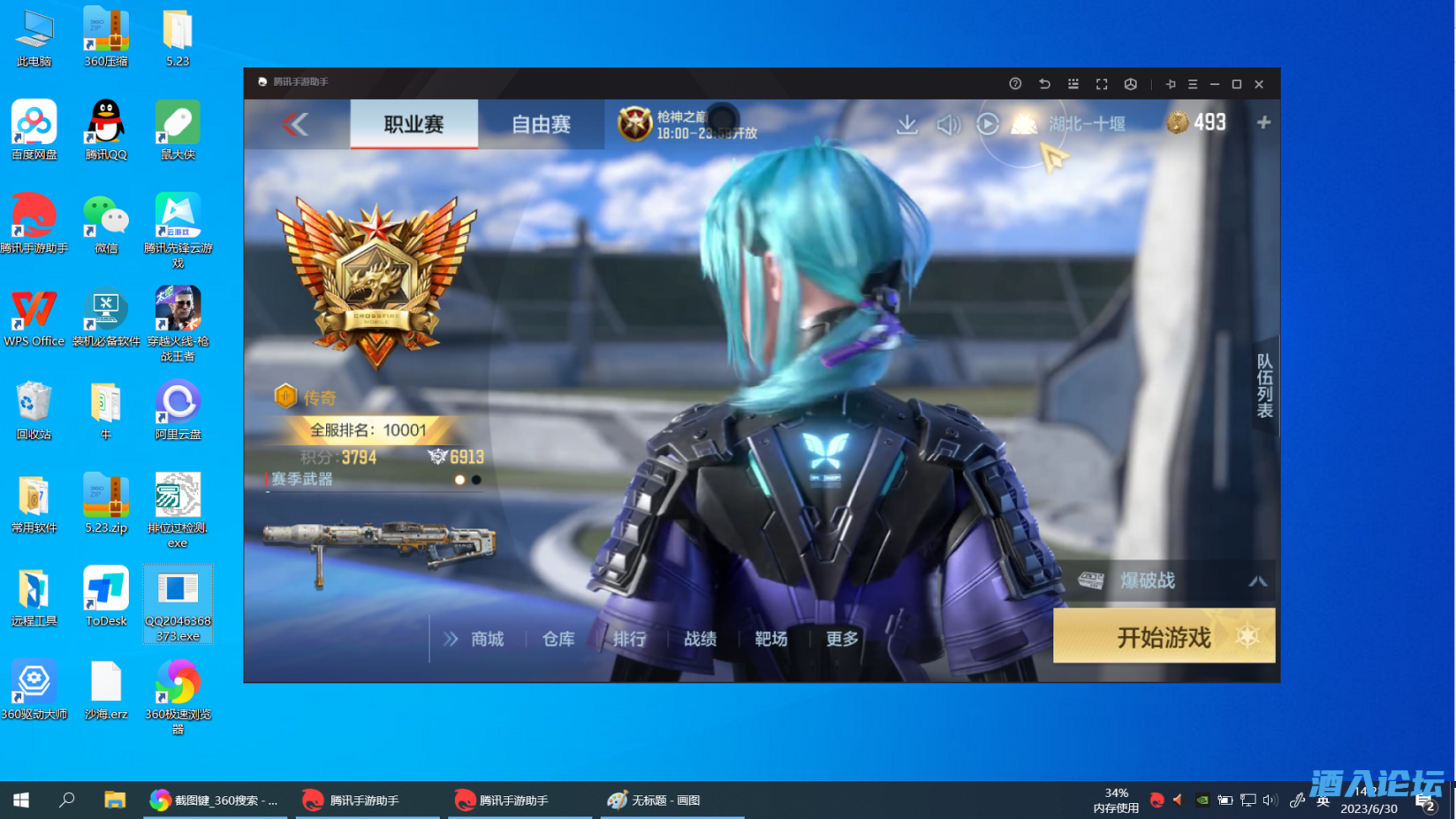1456x819 pixels.
Task: Enter the 靶场 shooting range
Action: [771, 640]
